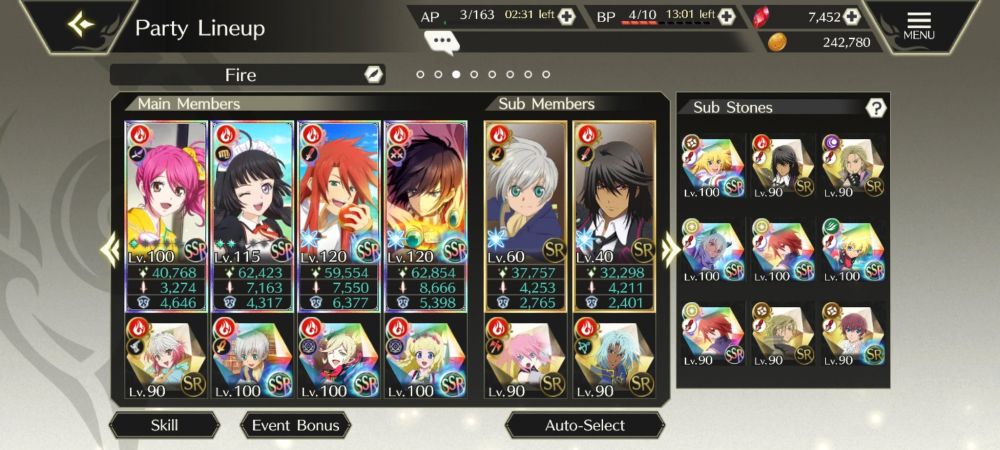
Task: Select the dark-skinned white-haired Lv.90 stone
Action: (x=612, y=358)
